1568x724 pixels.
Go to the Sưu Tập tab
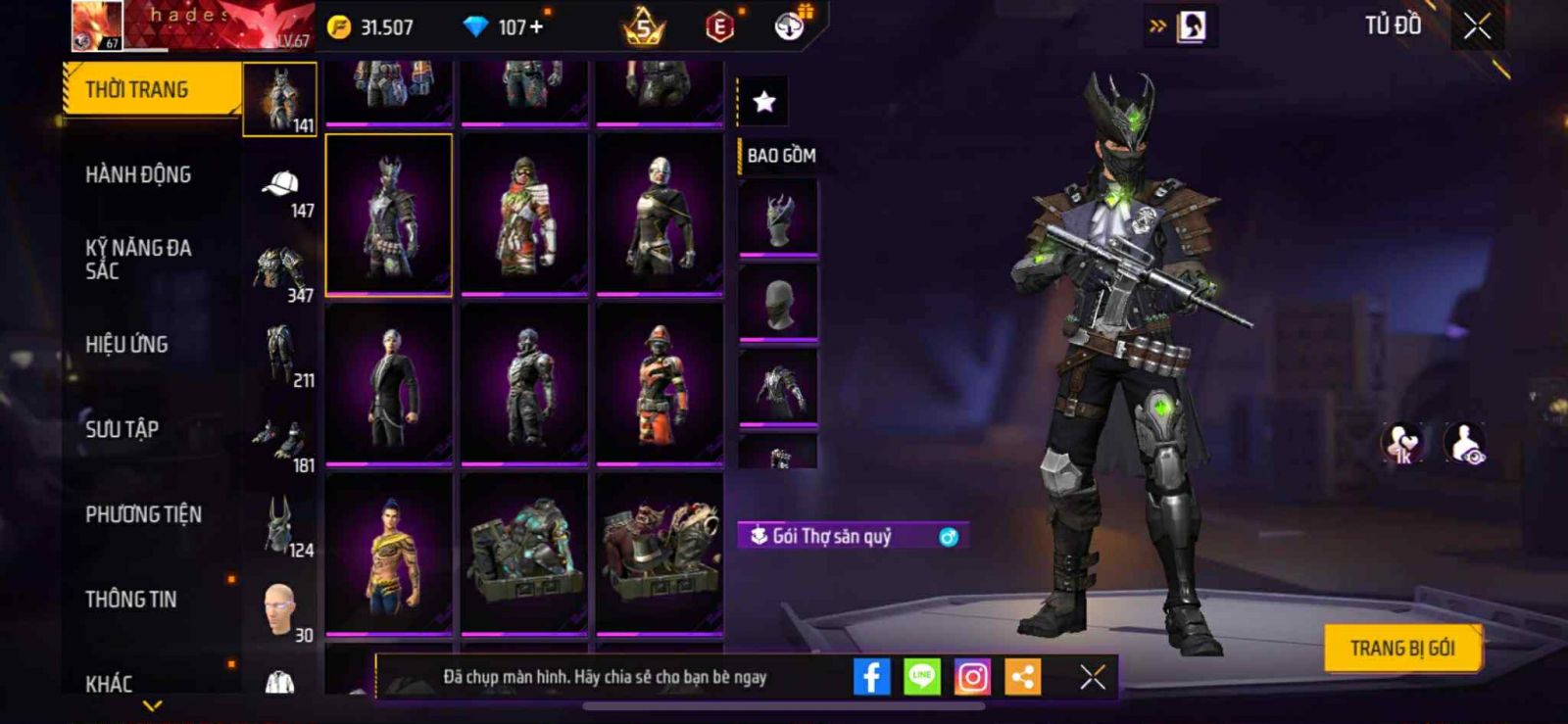122,429
